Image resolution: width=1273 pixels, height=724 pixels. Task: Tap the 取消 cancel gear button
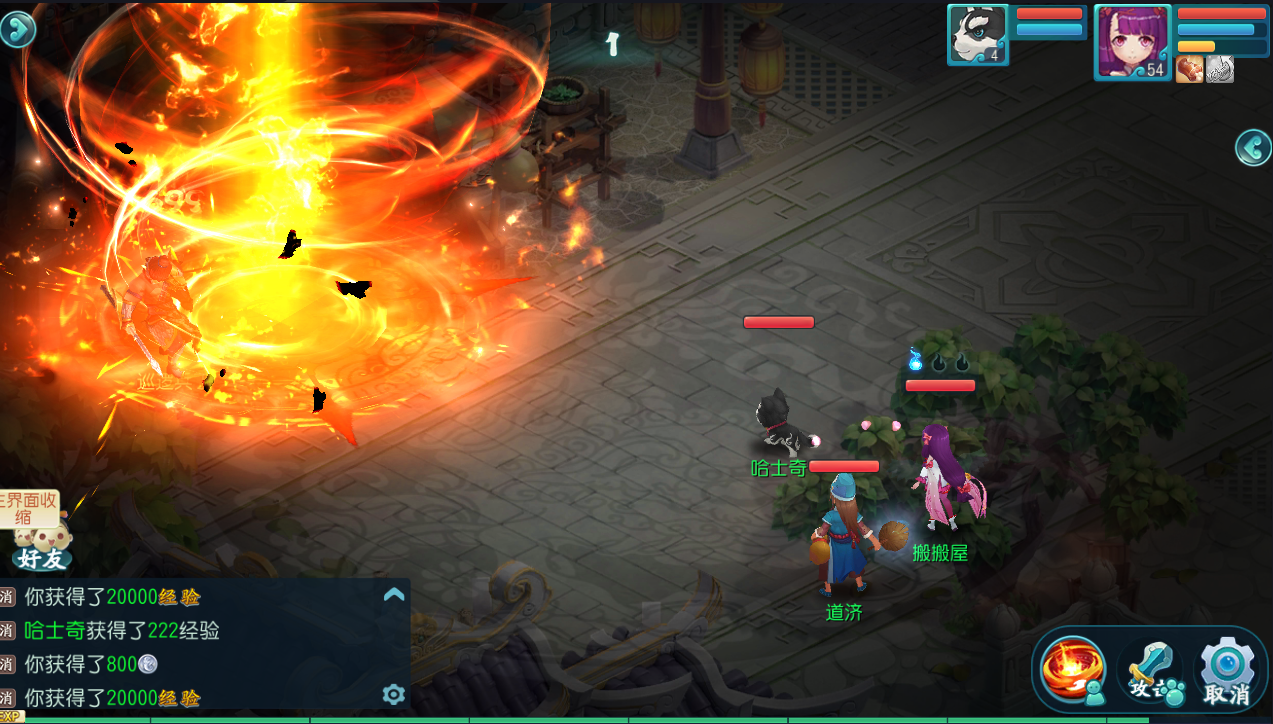point(1227,669)
